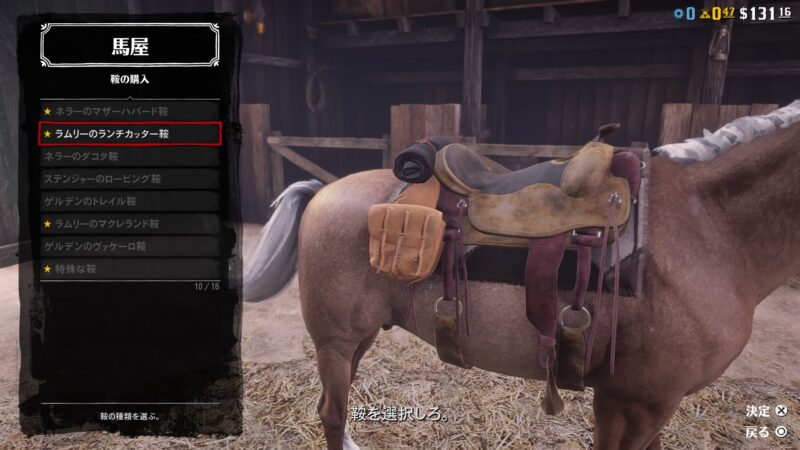Select ステンジャーのローピング鞍 entry

click(129, 179)
